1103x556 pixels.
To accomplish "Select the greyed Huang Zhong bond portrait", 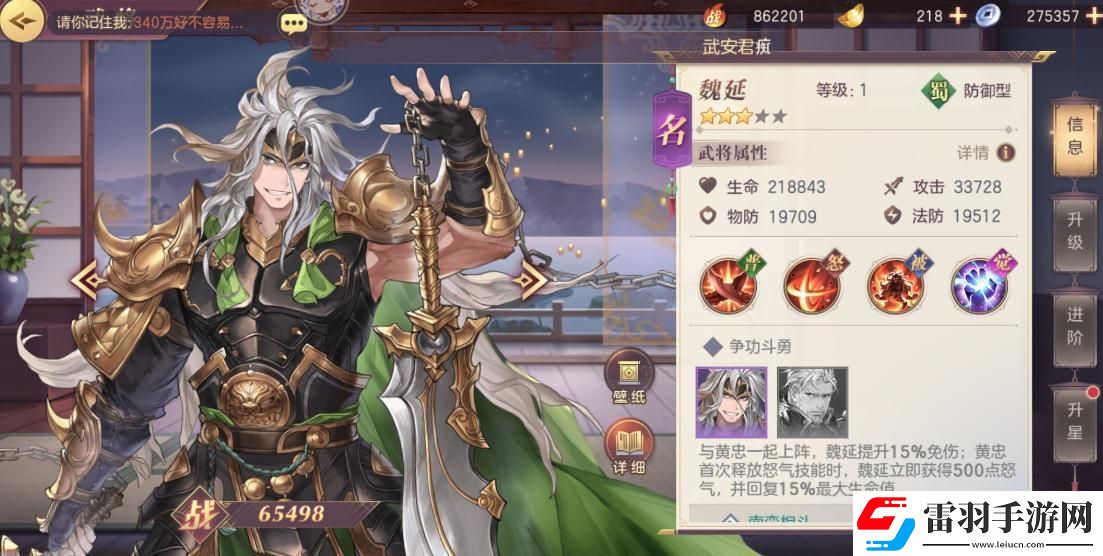I will [x=811, y=401].
